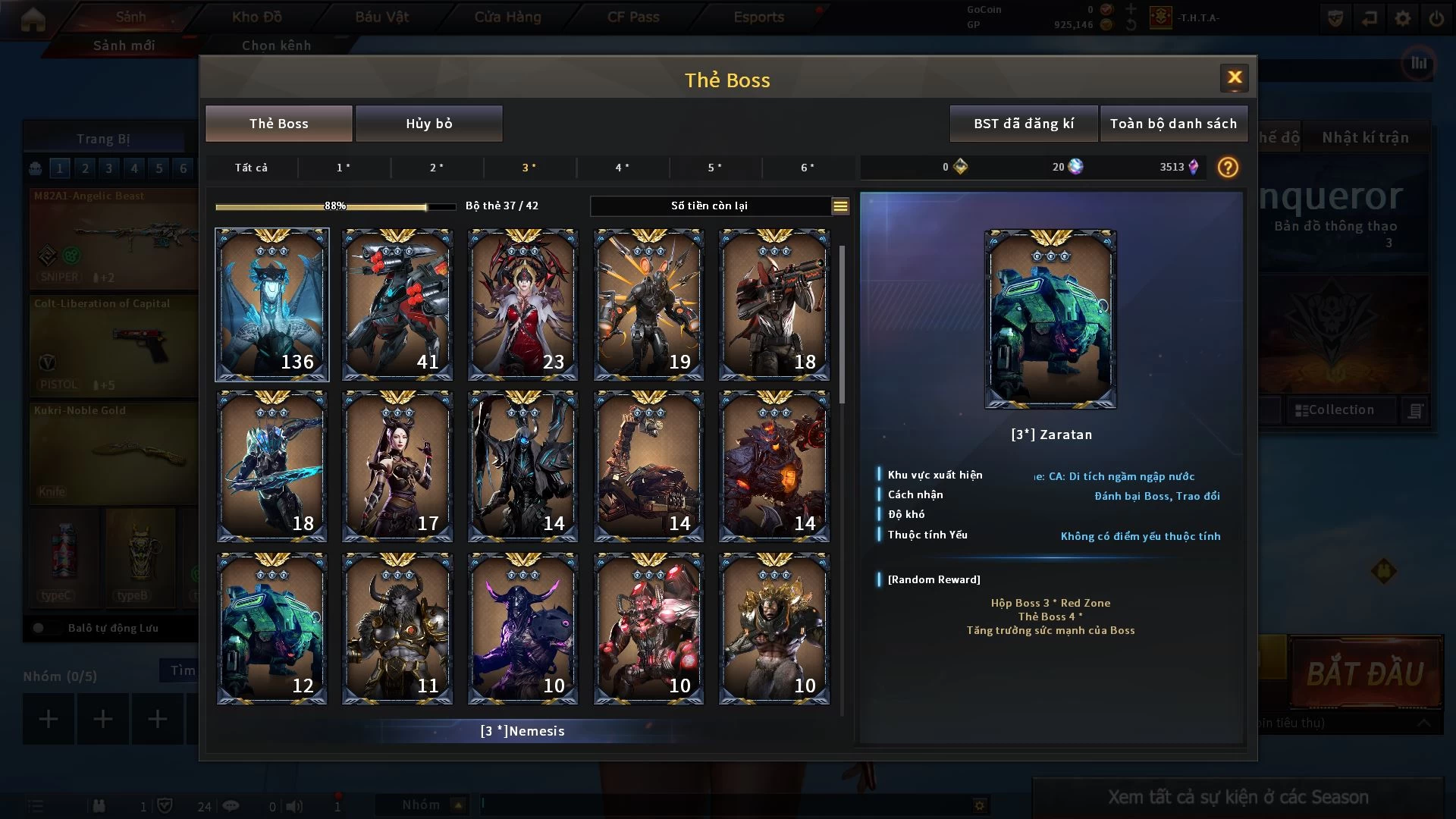The image size is (1456, 819).
Task: Show Toàn bộ danh sách
Action: click(x=1172, y=124)
